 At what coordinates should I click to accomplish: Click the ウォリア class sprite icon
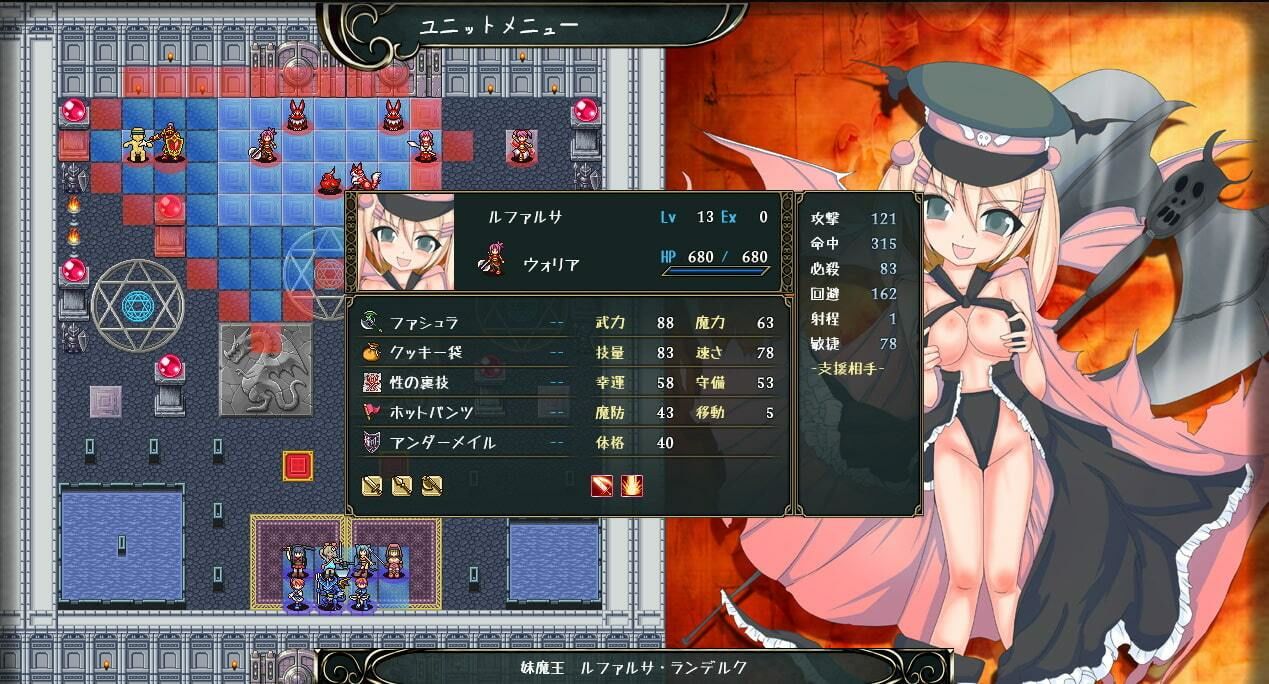pos(493,264)
